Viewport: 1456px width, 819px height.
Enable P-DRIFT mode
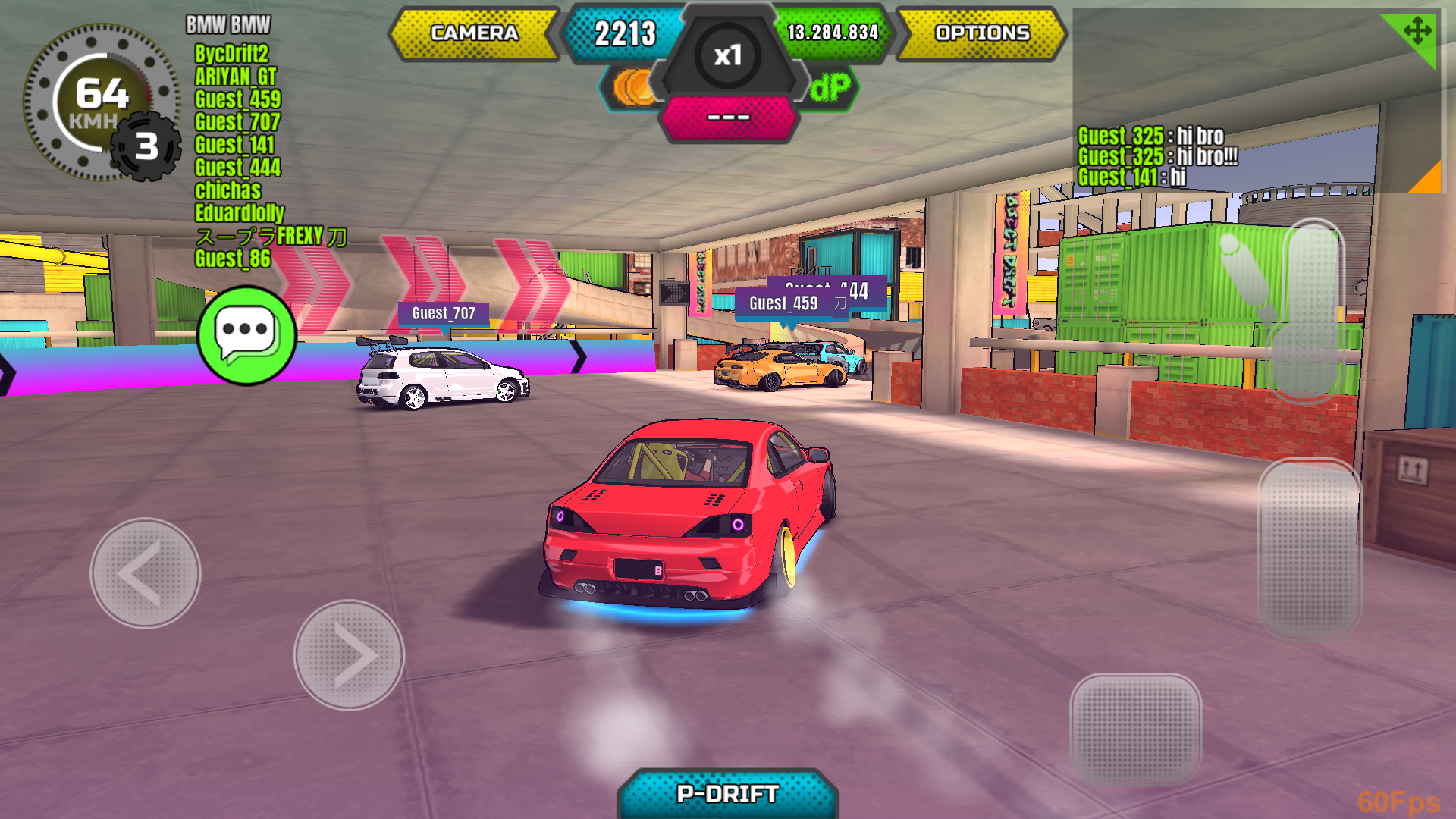point(728,793)
